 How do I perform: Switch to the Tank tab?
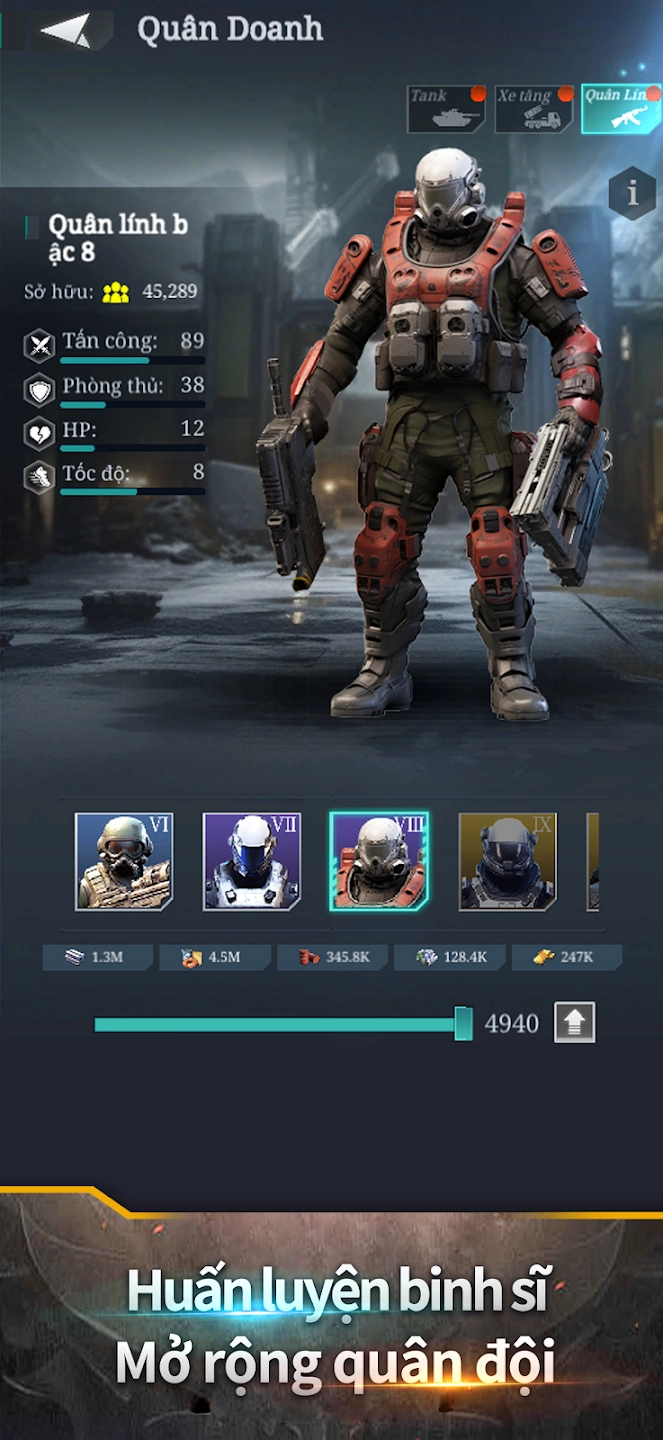click(445, 109)
